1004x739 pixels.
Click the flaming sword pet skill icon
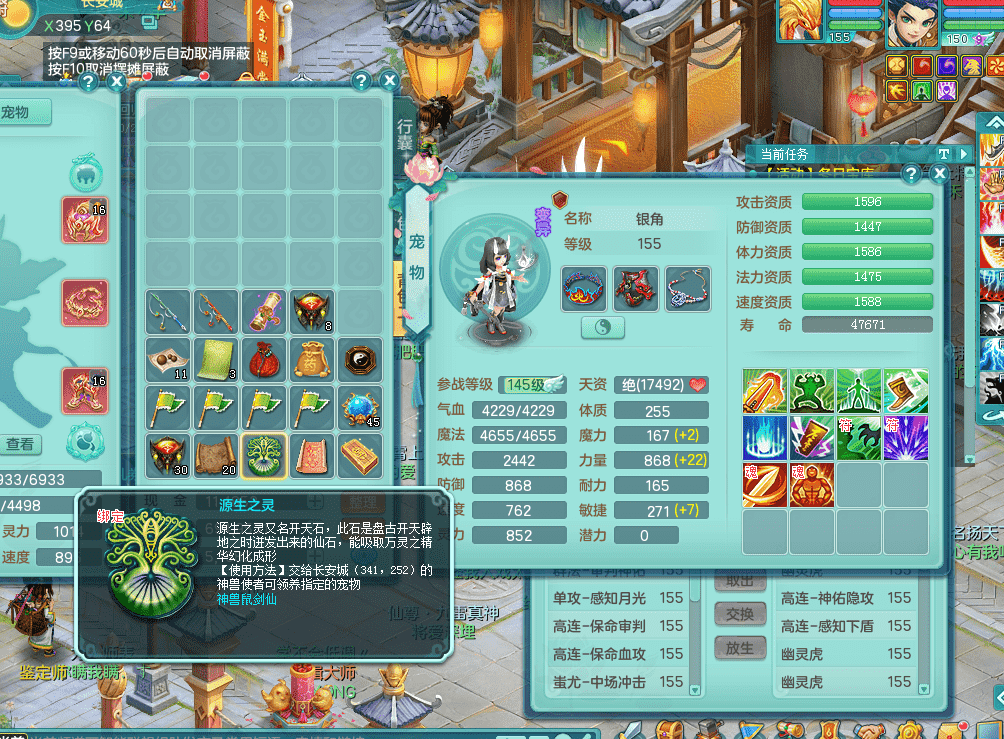[x=765, y=391]
